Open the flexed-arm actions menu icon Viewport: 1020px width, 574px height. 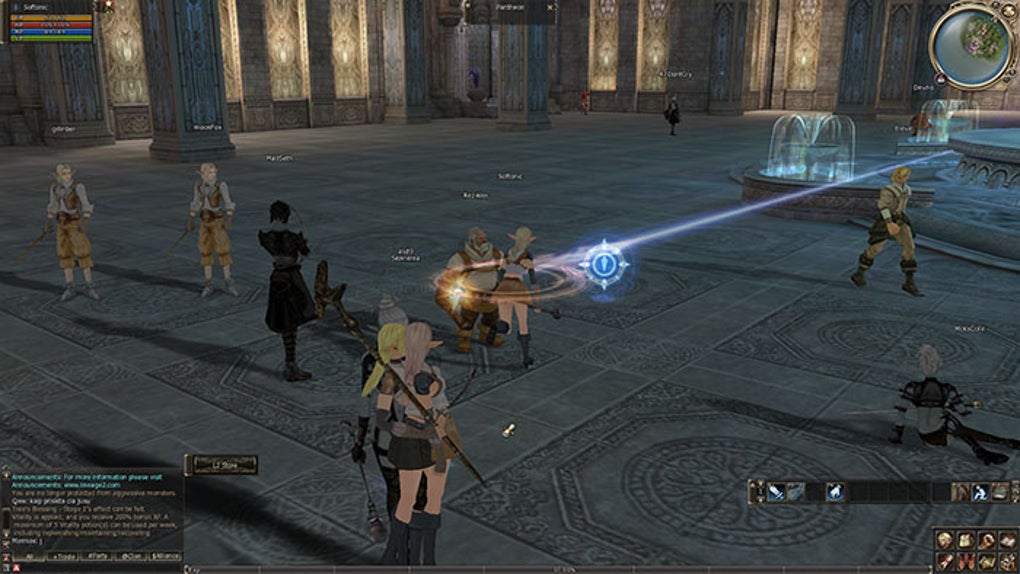click(x=987, y=540)
